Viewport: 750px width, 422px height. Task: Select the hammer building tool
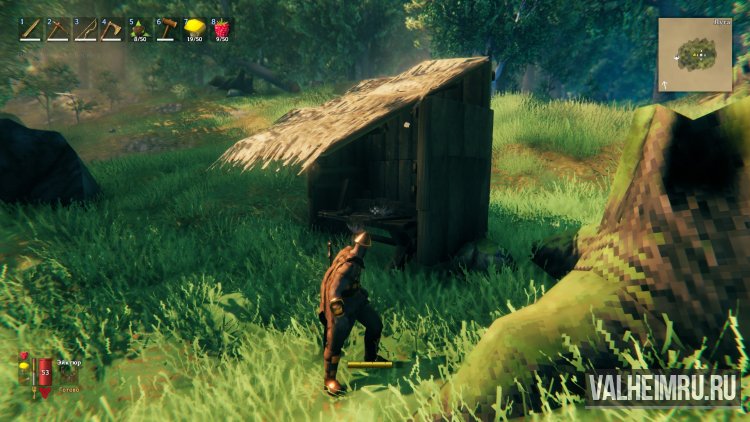pyautogui.click(x=166, y=30)
